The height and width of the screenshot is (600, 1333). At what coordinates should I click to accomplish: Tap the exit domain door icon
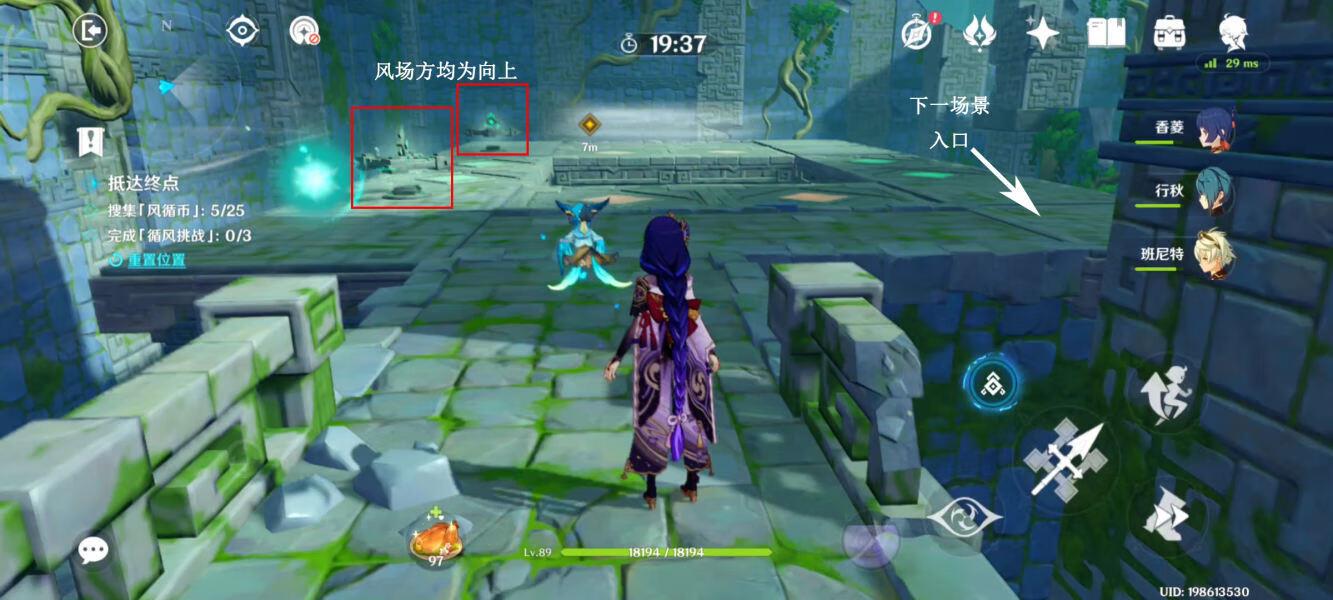pyautogui.click(x=90, y=31)
